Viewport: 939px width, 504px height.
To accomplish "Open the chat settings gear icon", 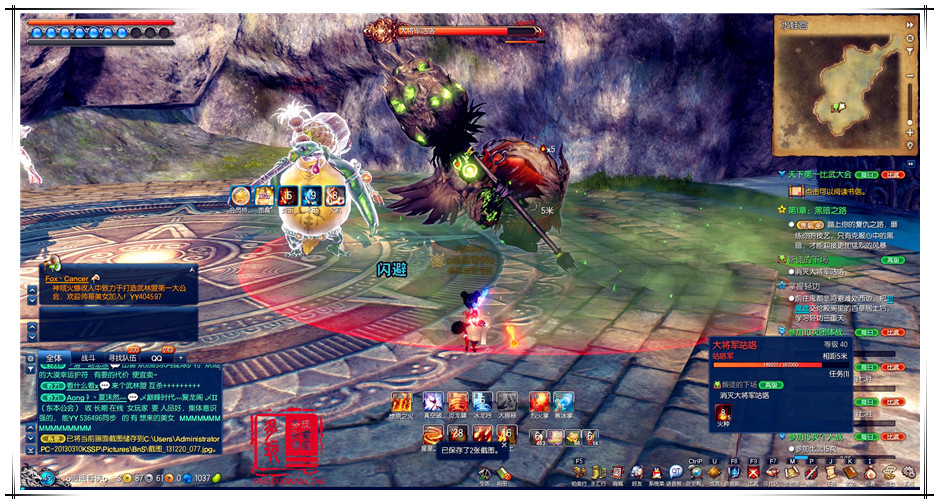I will click(x=31, y=357).
